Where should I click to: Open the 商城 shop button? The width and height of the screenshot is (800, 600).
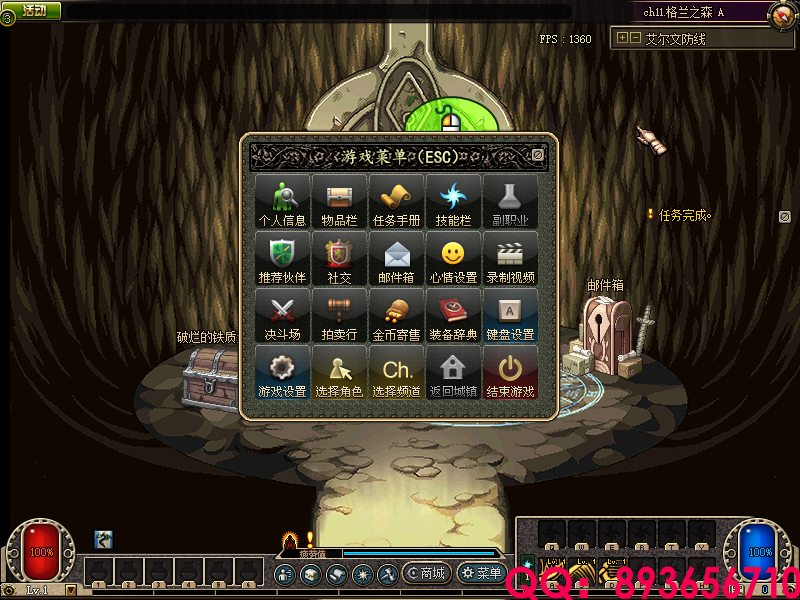427,573
